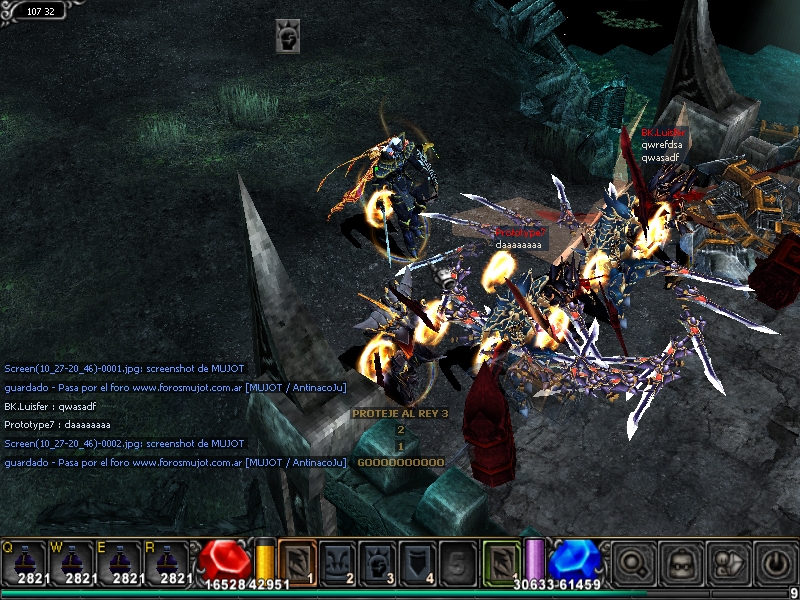Viewport: 800px width, 600px height.
Task: Click the BK.Luisfer chat message line
Action: [x=50, y=407]
